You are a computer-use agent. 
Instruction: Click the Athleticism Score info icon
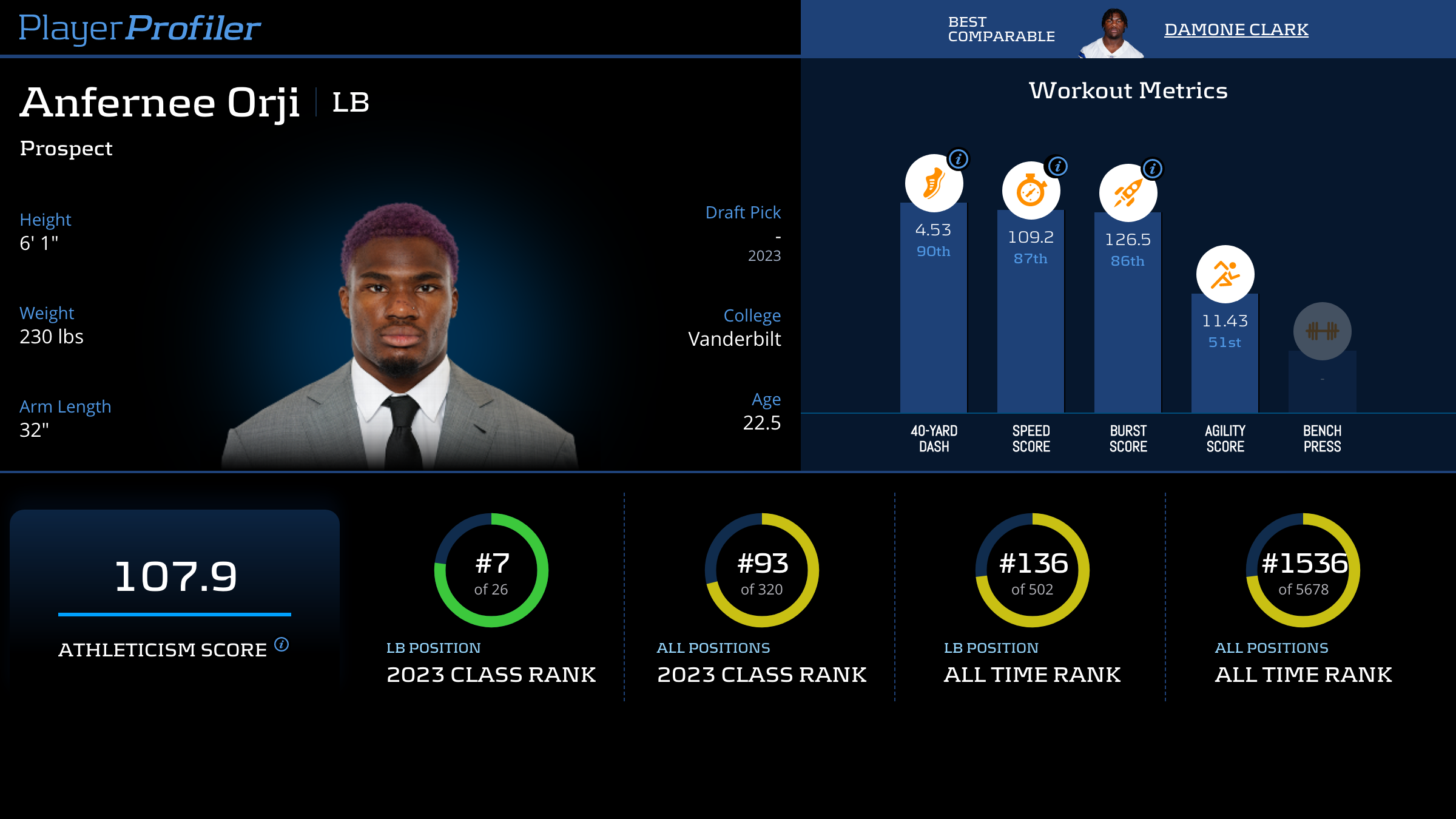281,644
